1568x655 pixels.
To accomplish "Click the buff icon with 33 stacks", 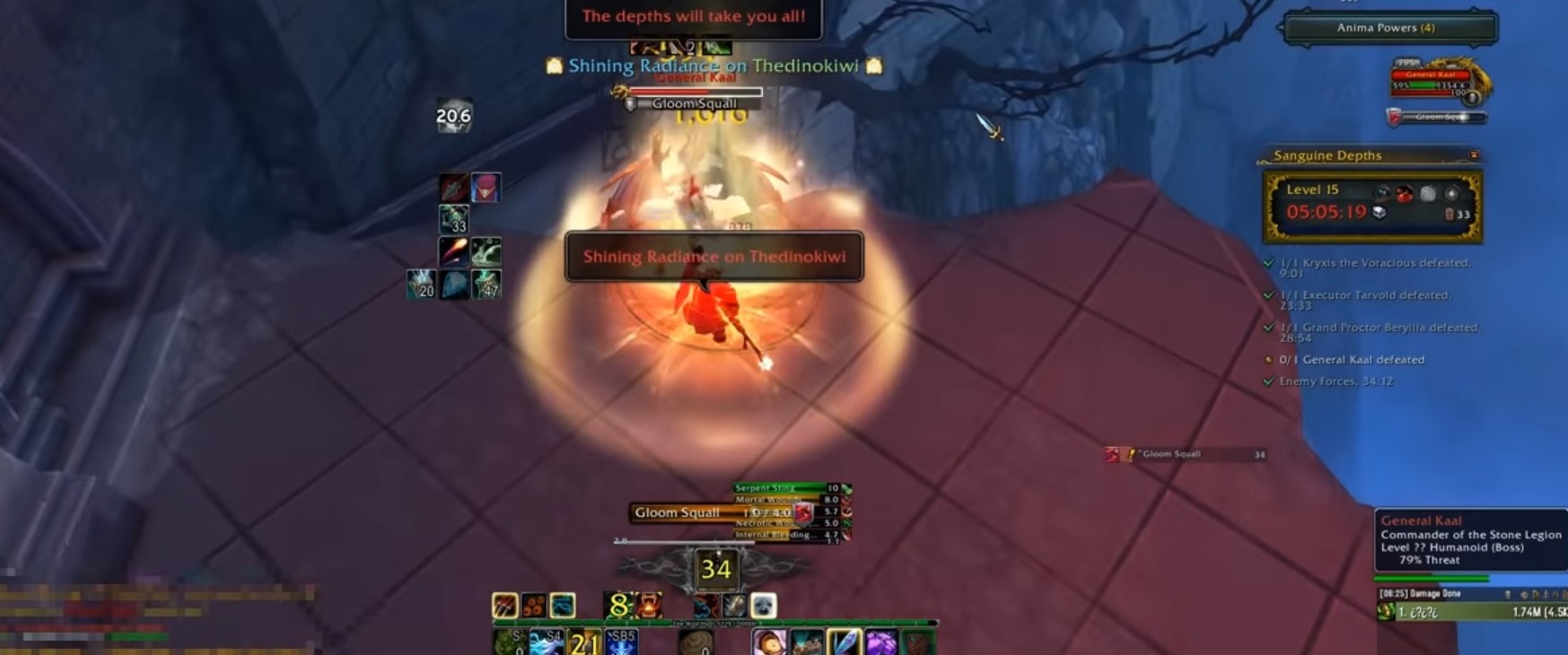I will point(454,220).
